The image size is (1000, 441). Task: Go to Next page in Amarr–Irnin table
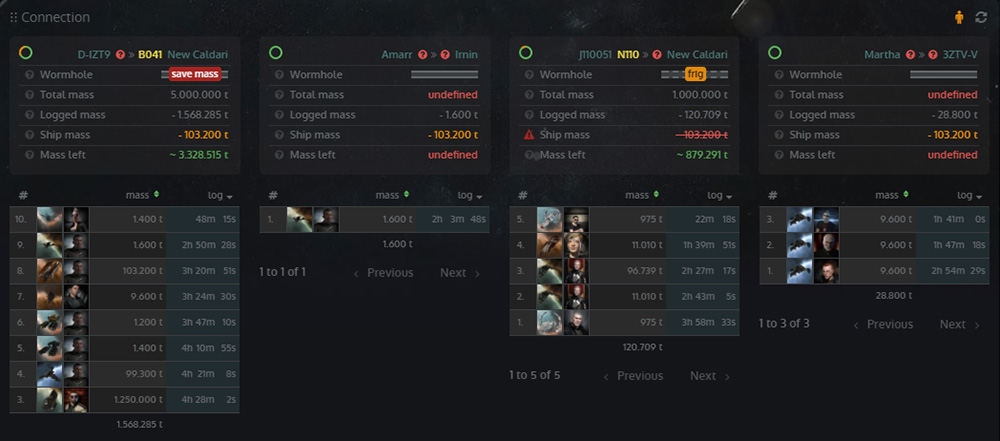coord(459,272)
